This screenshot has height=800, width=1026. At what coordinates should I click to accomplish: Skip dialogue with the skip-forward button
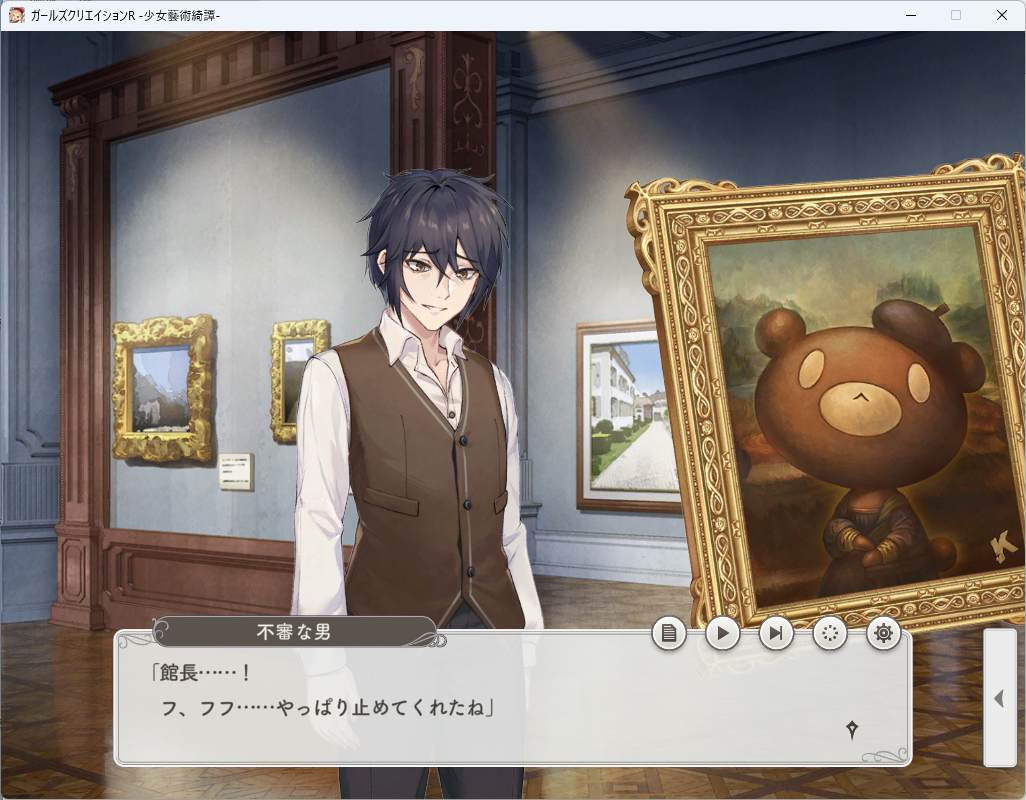click(776, 633)
